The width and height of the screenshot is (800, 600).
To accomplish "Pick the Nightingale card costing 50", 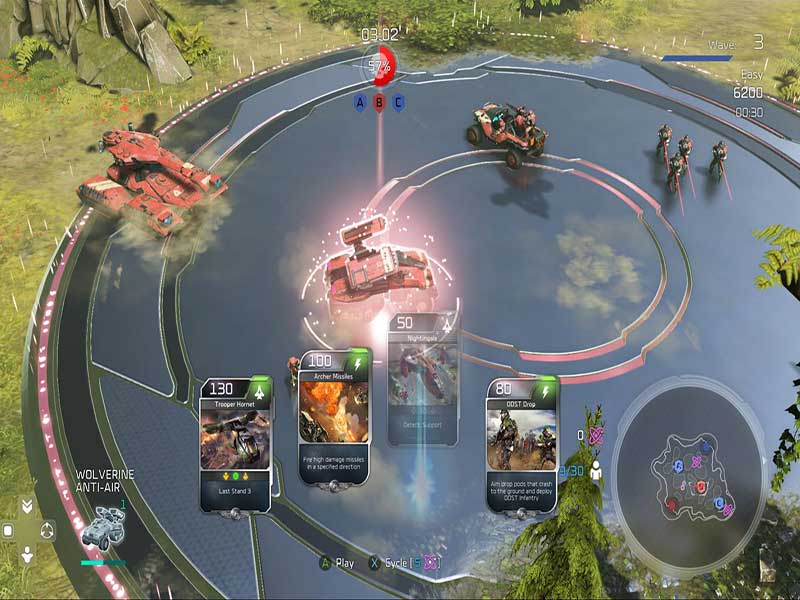I will tap(423, 380).
